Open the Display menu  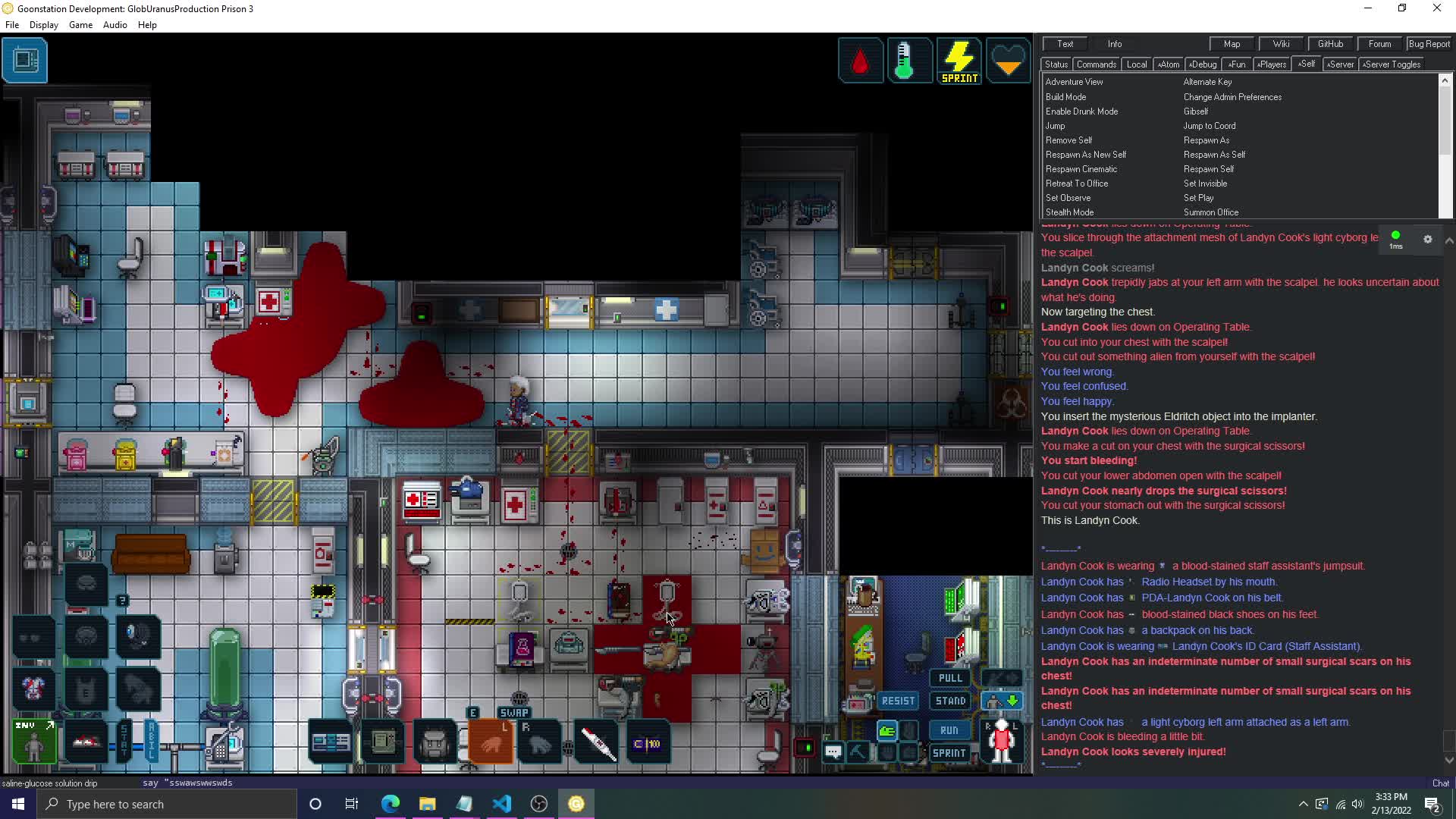click(43, 25)
